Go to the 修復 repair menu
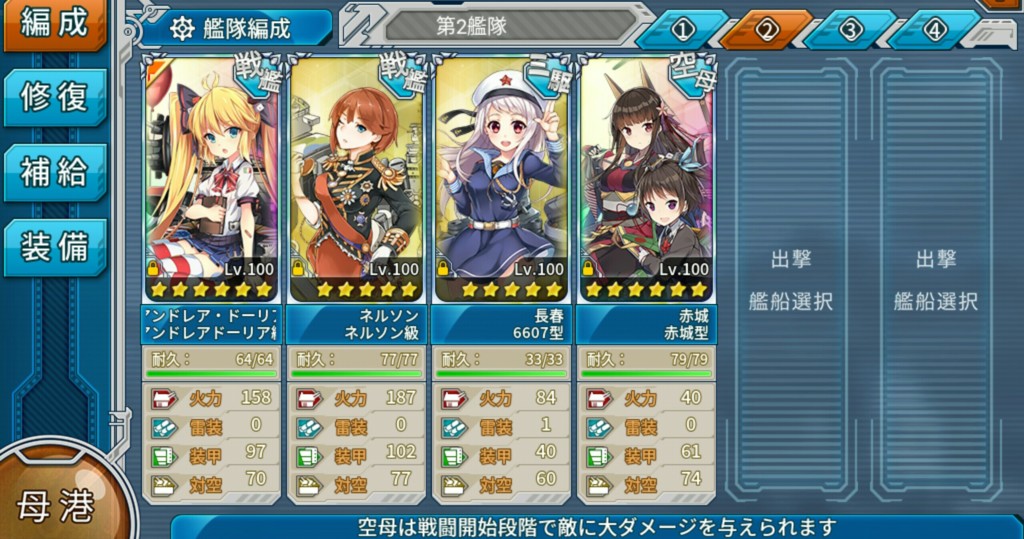 (x=54, y=97)
